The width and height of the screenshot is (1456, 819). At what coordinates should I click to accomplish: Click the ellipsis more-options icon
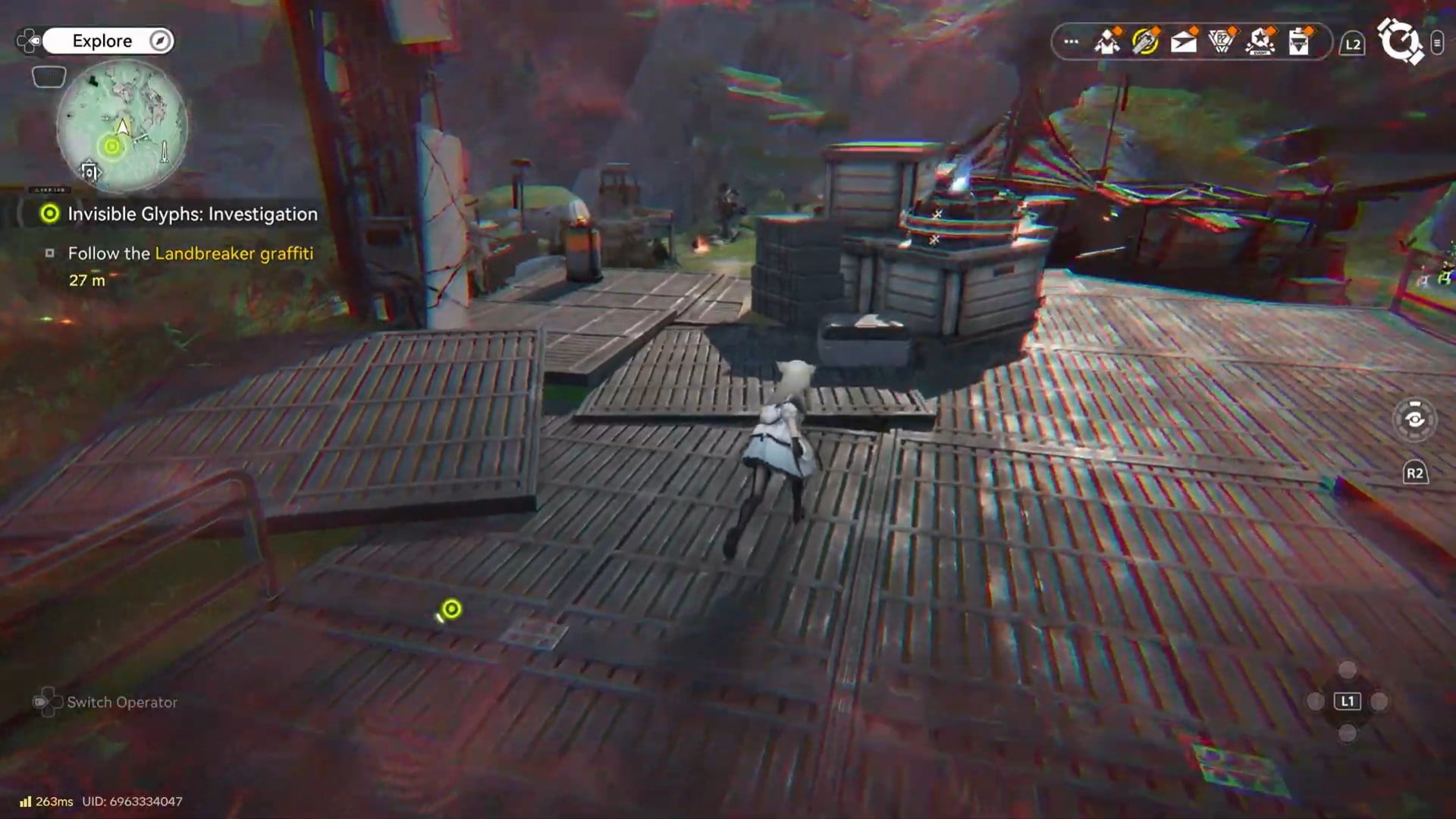tap(1070, 40)
